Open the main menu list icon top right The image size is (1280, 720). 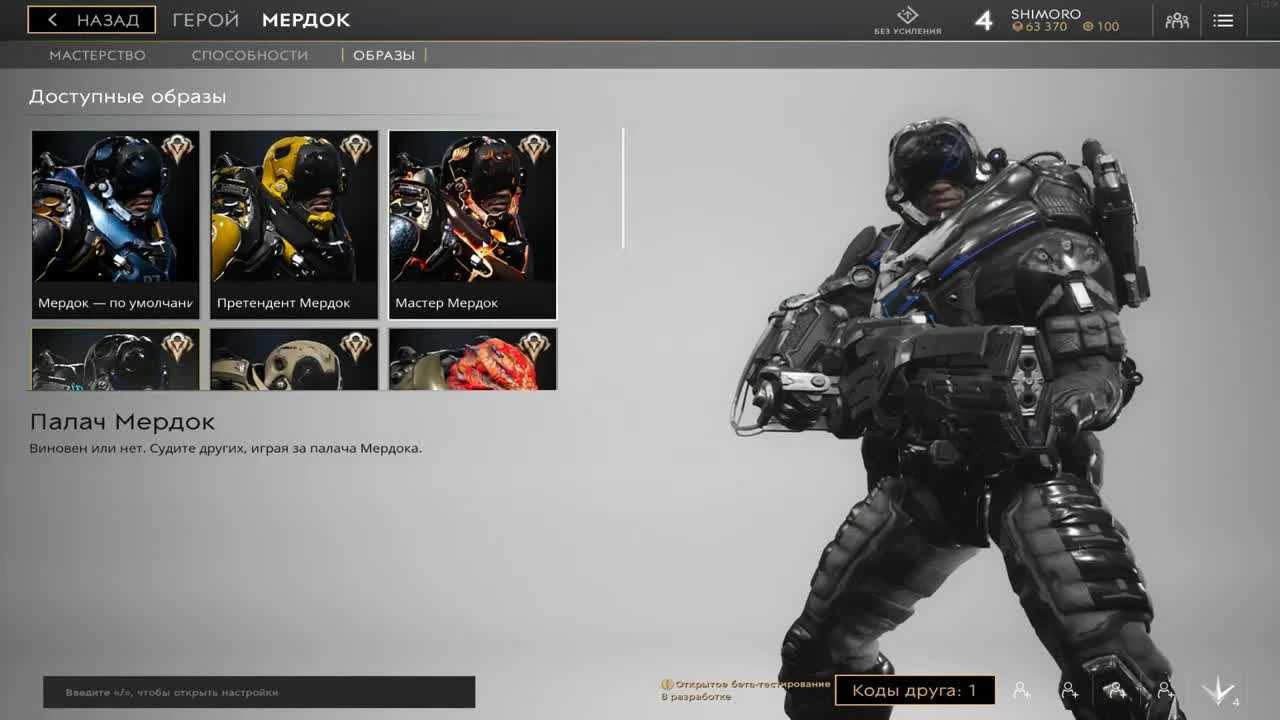(x=1223, y=19)
